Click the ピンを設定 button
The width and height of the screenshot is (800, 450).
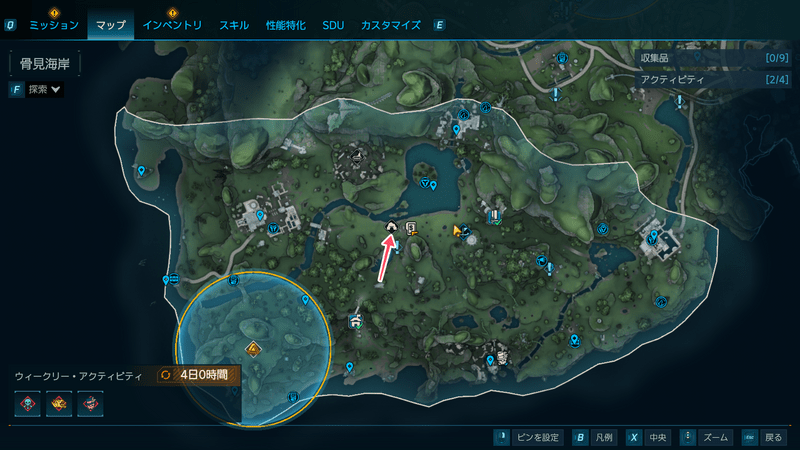[x=530, y=438]
